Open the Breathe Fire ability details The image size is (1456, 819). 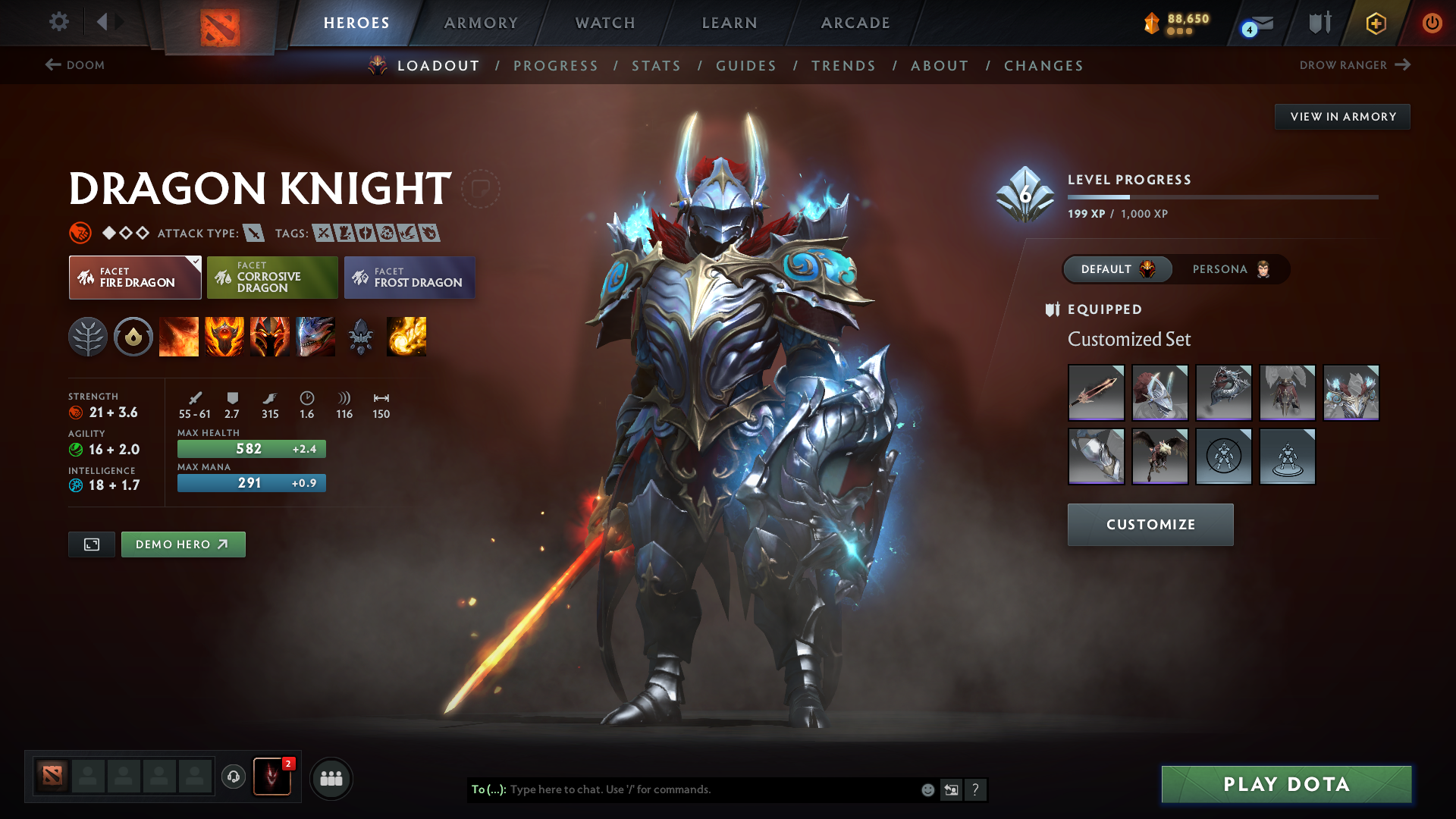(x=179, y=337)
